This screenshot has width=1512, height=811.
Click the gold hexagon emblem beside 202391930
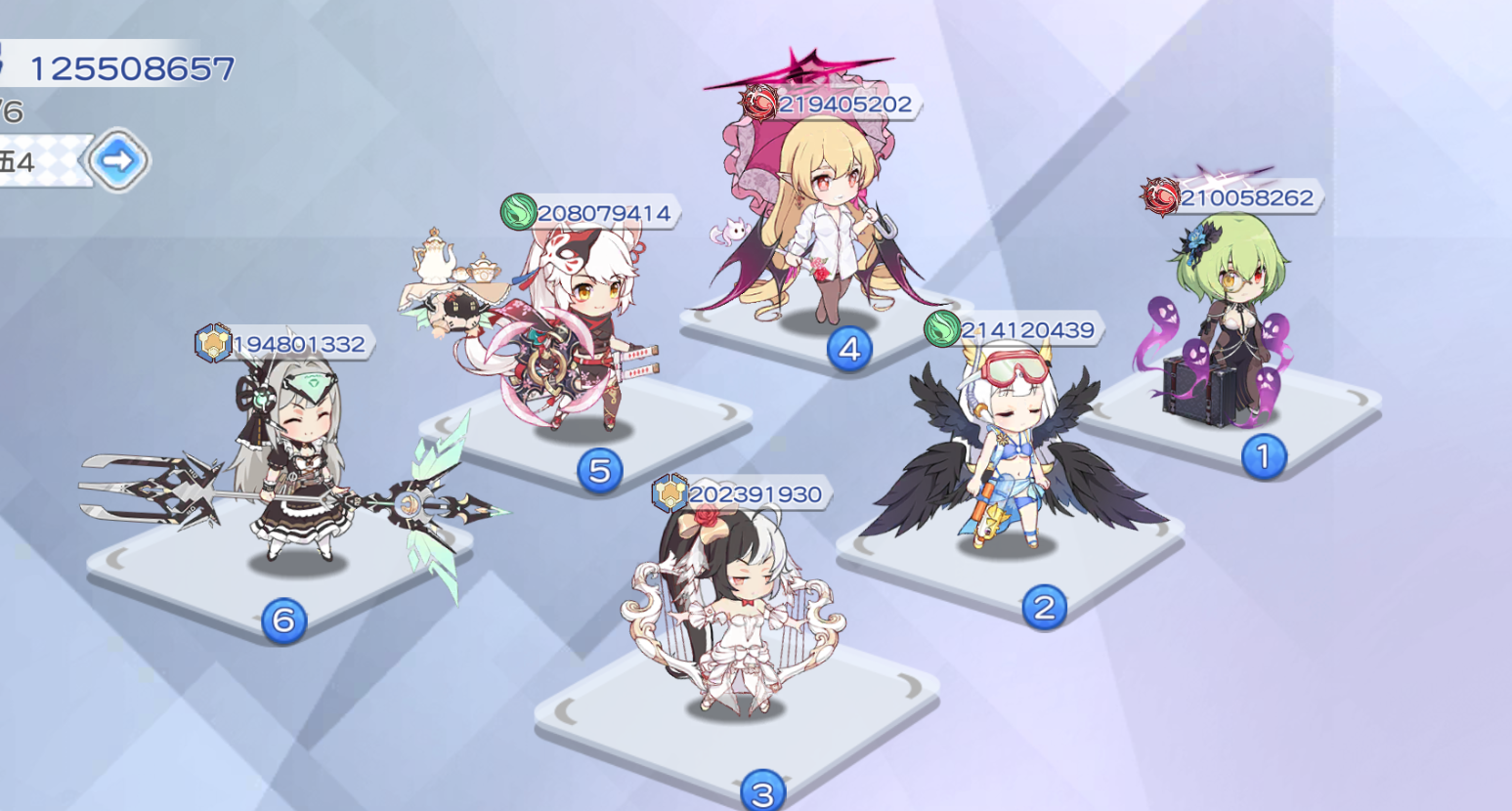click(x=670, y=494)
